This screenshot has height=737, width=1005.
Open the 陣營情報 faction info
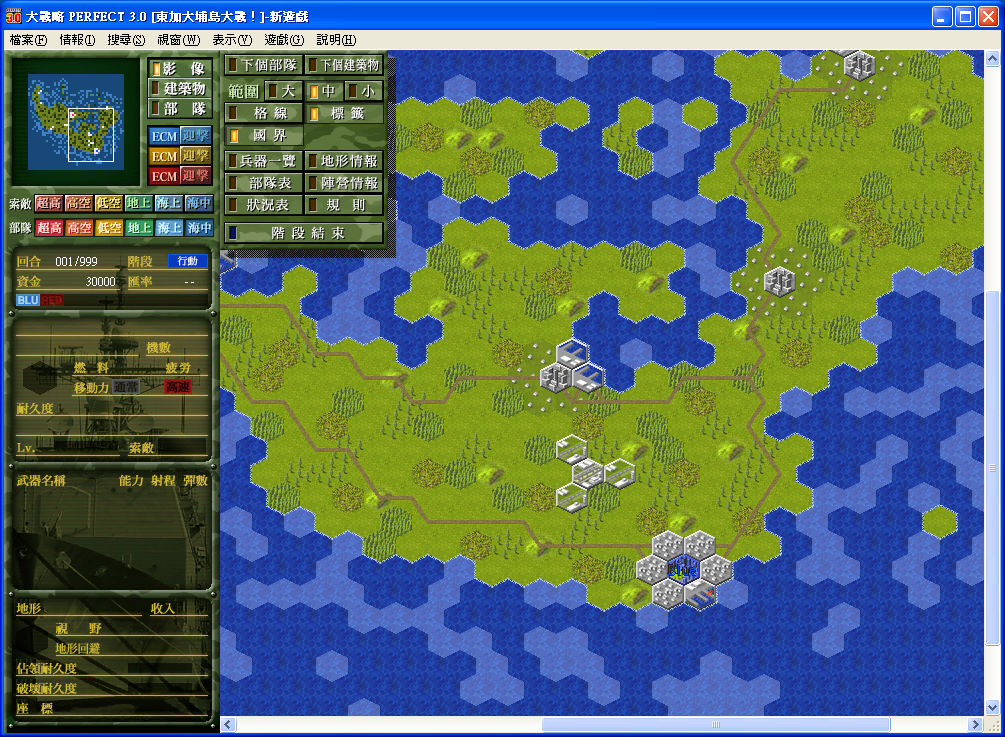pyautogui.click(x=344, y=183)
